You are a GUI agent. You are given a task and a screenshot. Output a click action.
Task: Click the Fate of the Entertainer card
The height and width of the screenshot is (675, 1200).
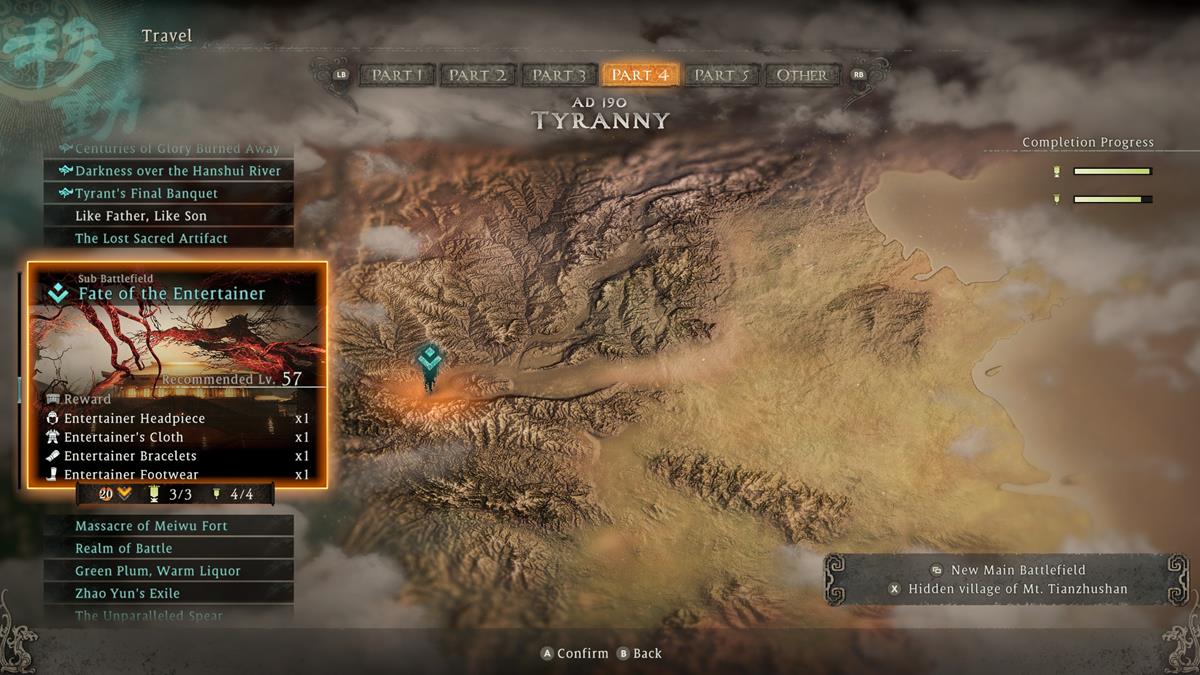coord(177,374)
